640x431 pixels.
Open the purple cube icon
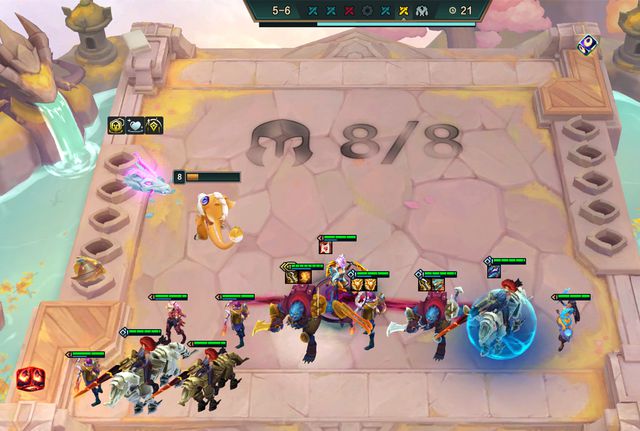[589, 44]
